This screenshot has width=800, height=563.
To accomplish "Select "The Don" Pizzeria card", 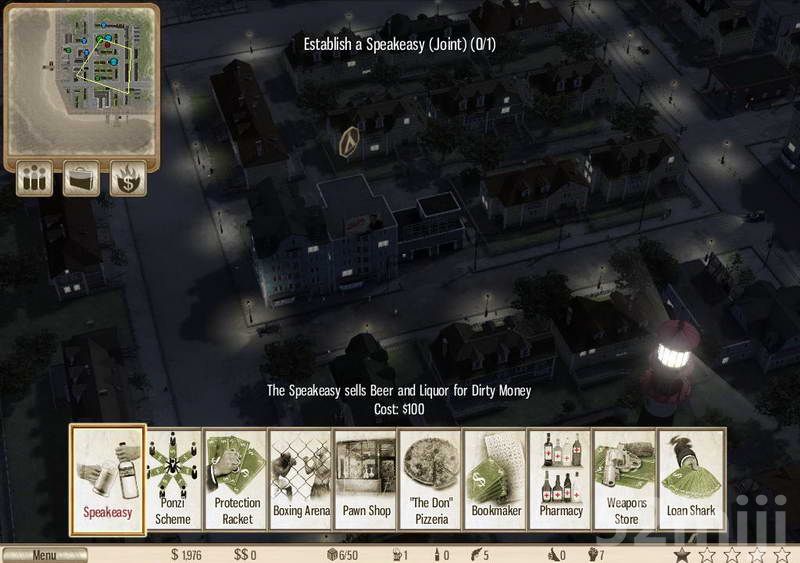I will (x=431, y=478).
